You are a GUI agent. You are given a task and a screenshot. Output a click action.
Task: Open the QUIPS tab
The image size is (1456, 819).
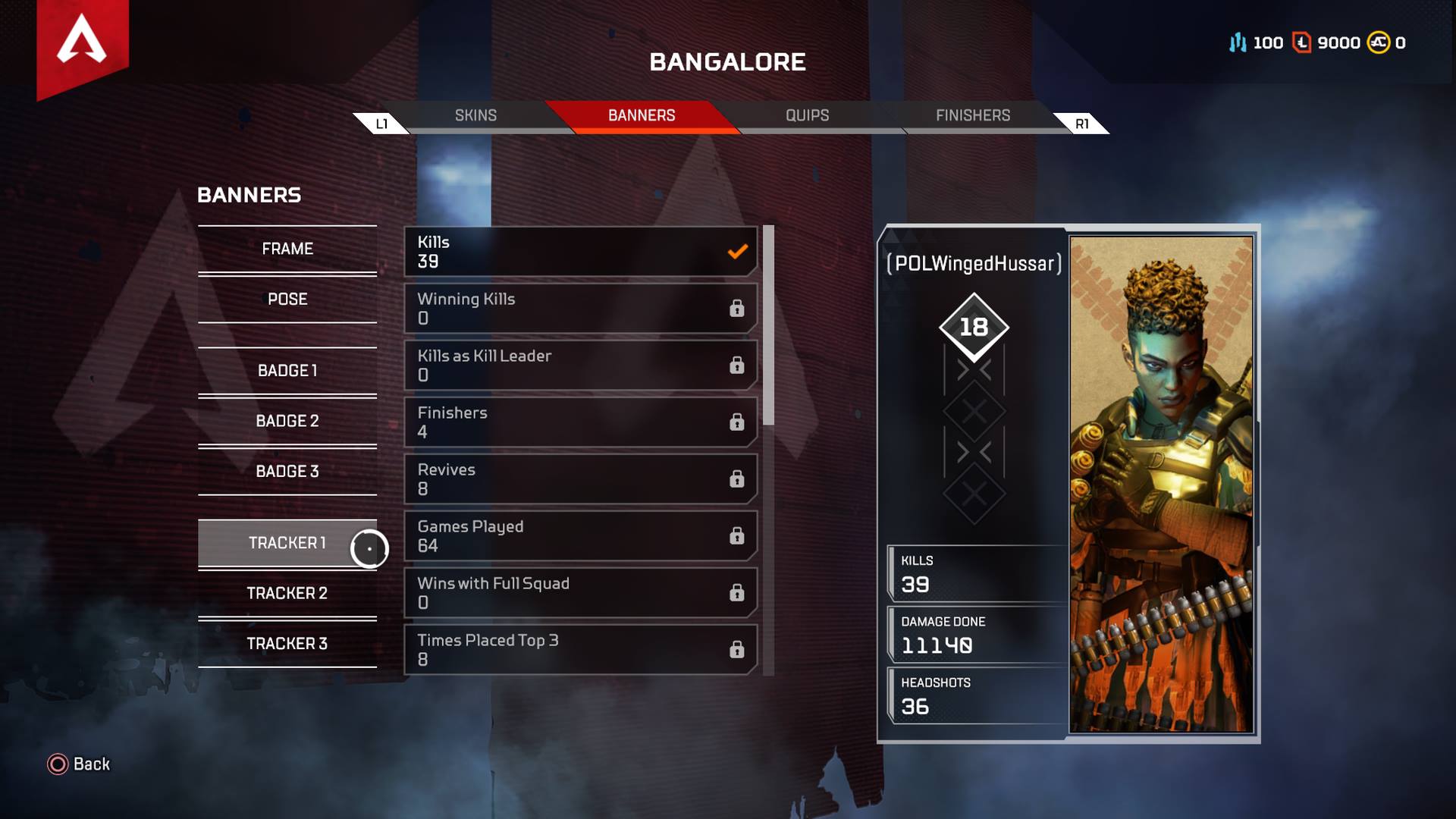pos(806,115)
